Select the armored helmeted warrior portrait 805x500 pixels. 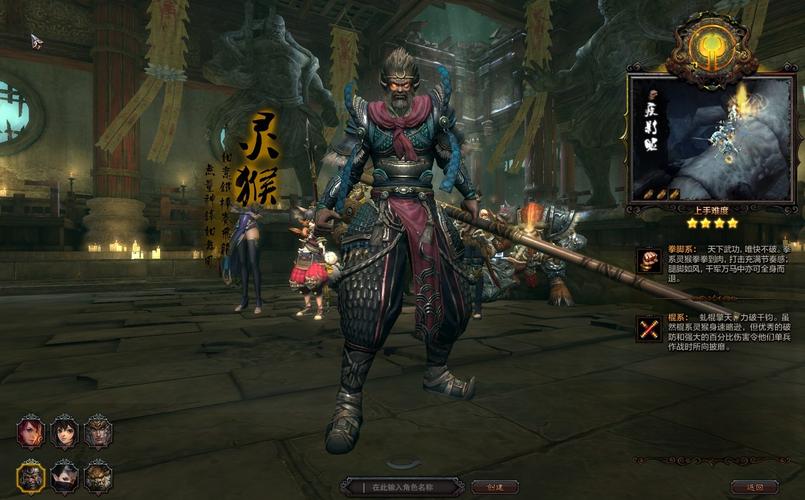tap(98, 432)
